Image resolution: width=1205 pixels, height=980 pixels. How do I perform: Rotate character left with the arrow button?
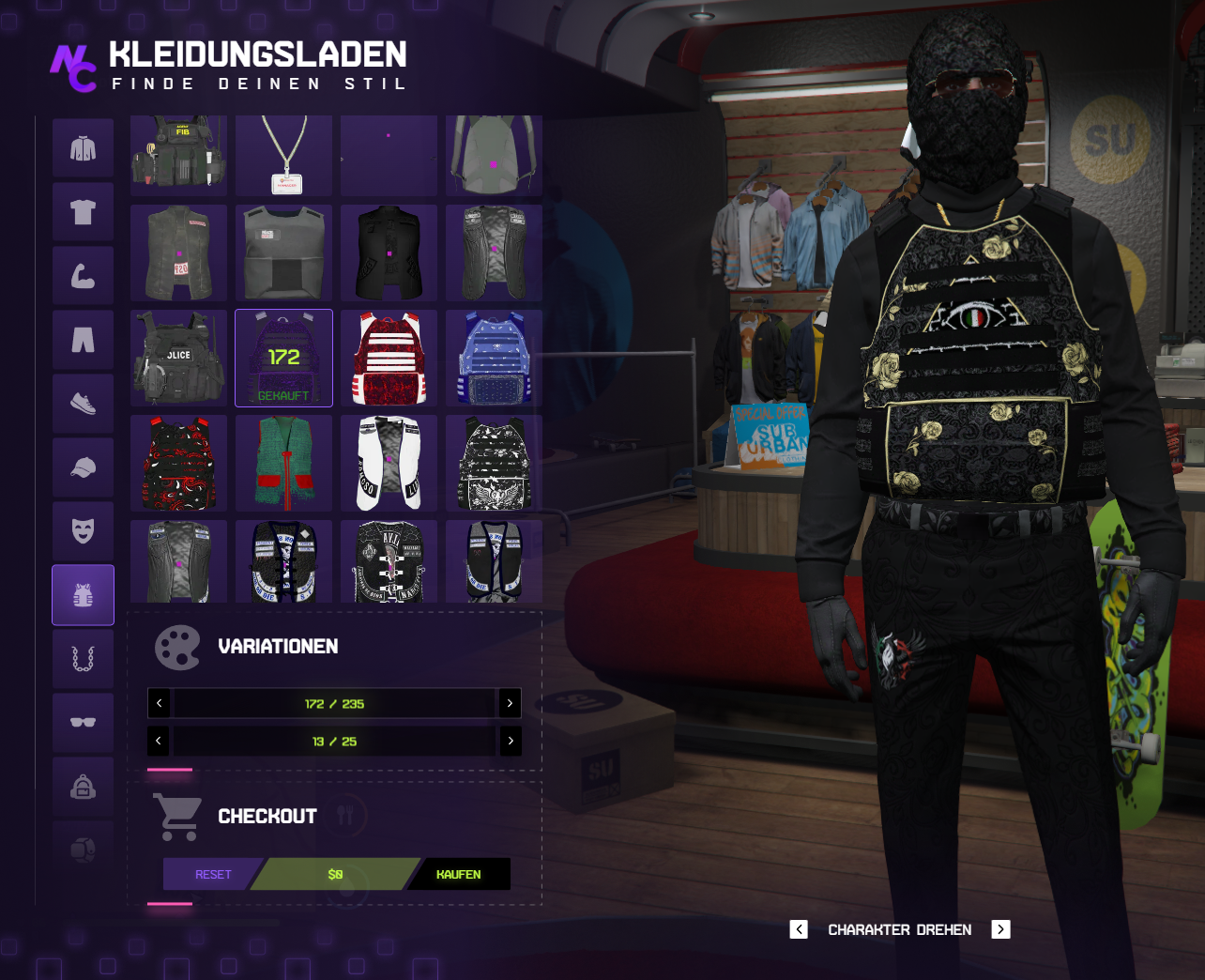[799, 929]
